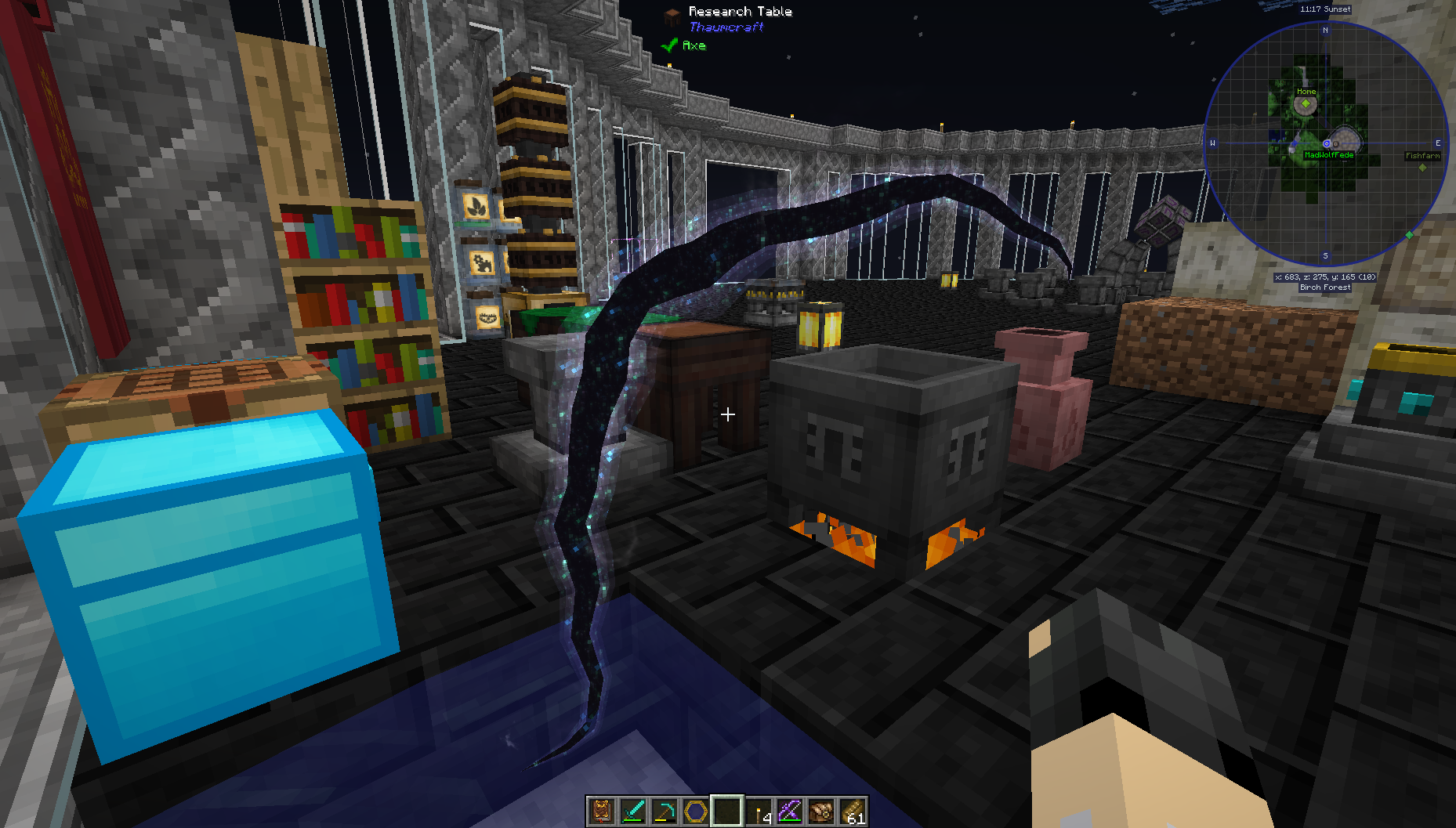Viewport: 1456px width, 828px height.
Task: Click the Fishfarm waypoint marker on minimap
Action: (x=1422, y=166)
